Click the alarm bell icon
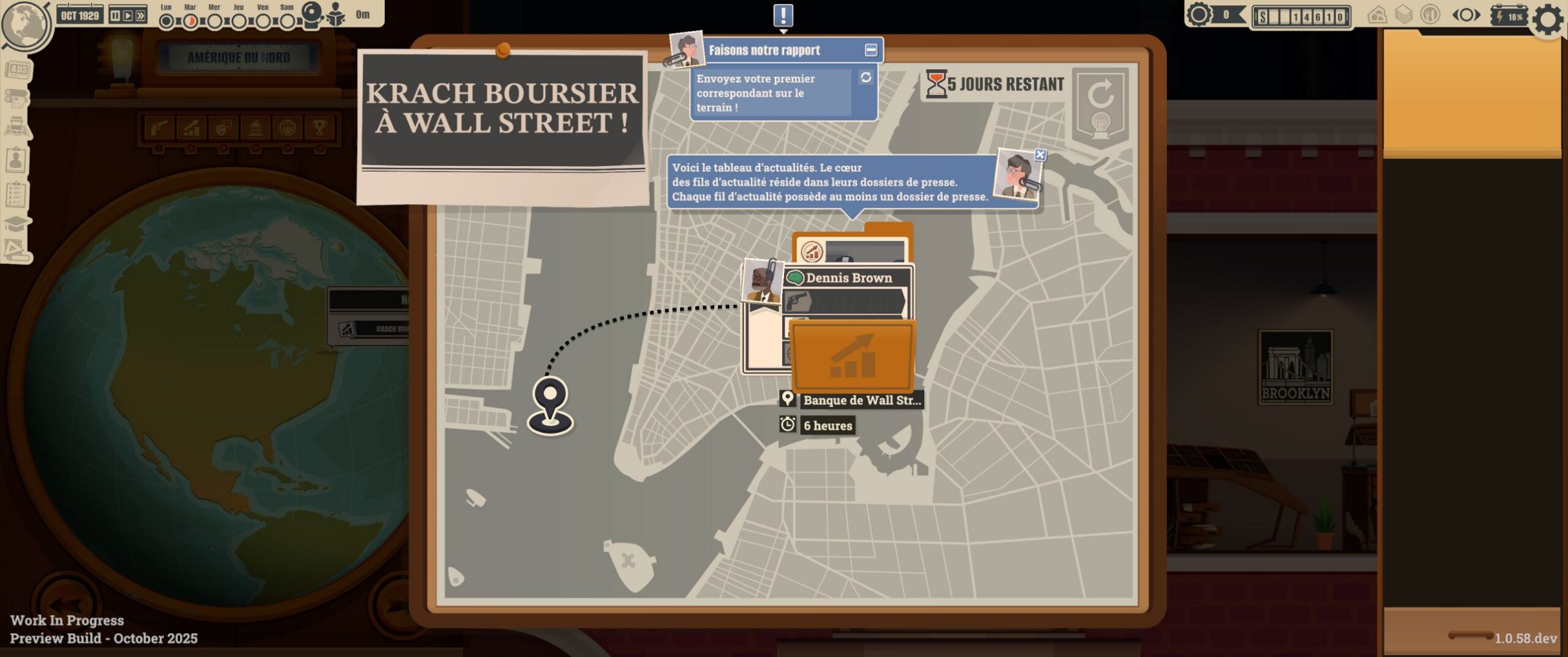This screenshot has width=1568, height=657. [312, 13]
